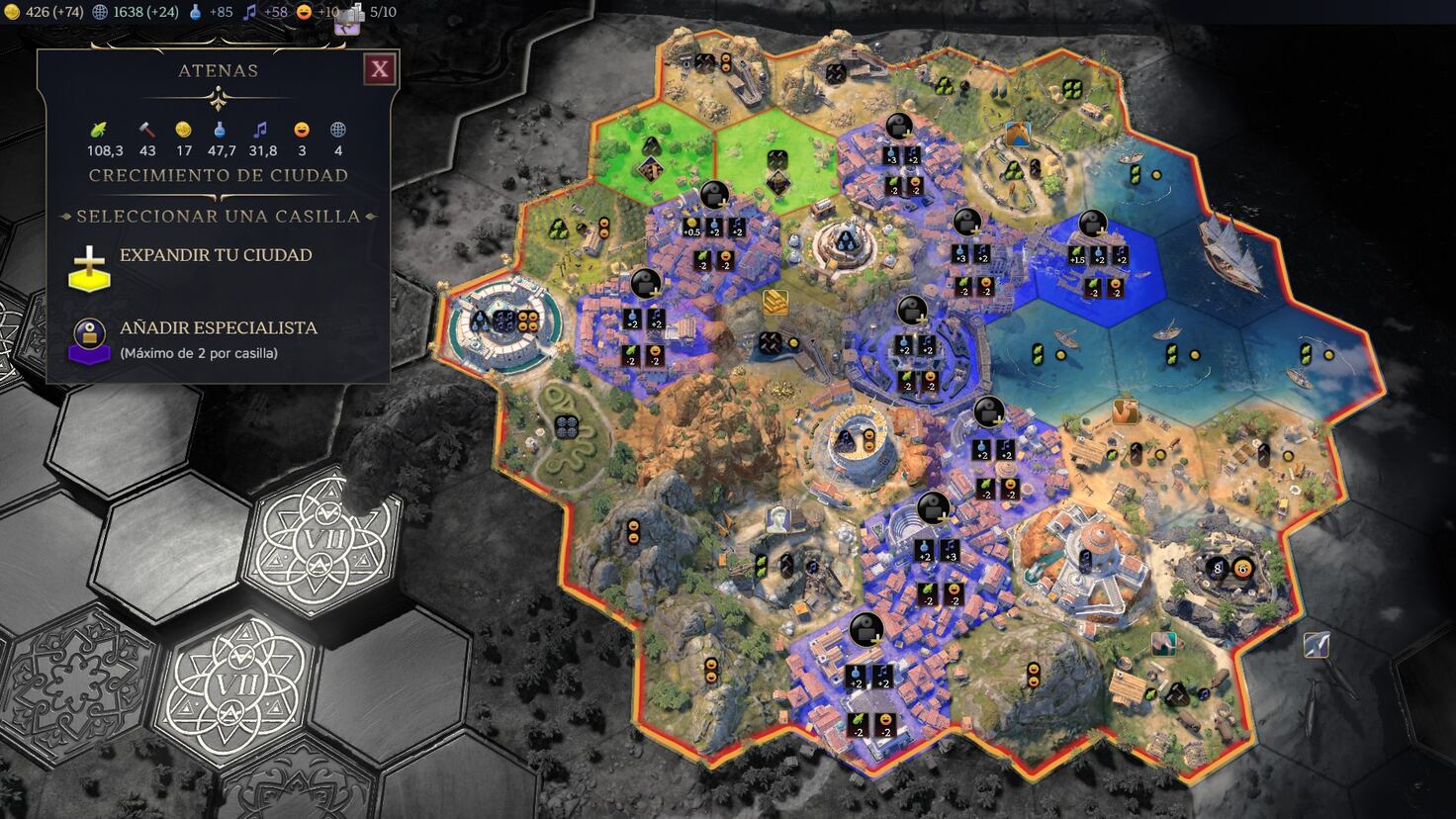Add a specialist to the bright blue water tile
The image size is (1456, 819).
pyautogui.click(x=1092, y=226)
